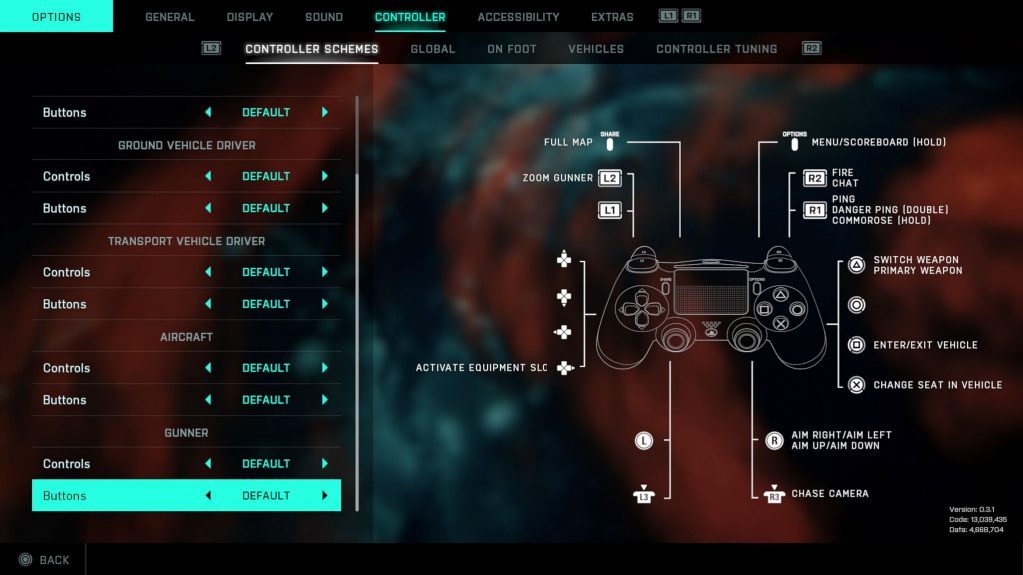The width and height of the screenshot is (1023, 575).
Task: Switch to the Display tab
Action: (x=250, y=17)
